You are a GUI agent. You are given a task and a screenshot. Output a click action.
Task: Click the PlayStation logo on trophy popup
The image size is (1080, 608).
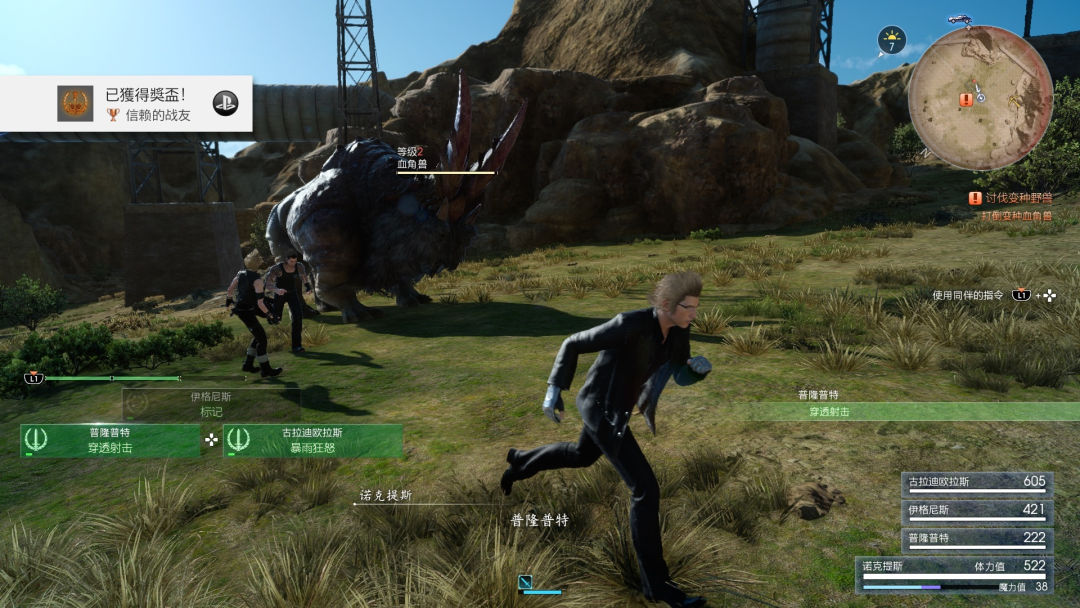[225, 102]
